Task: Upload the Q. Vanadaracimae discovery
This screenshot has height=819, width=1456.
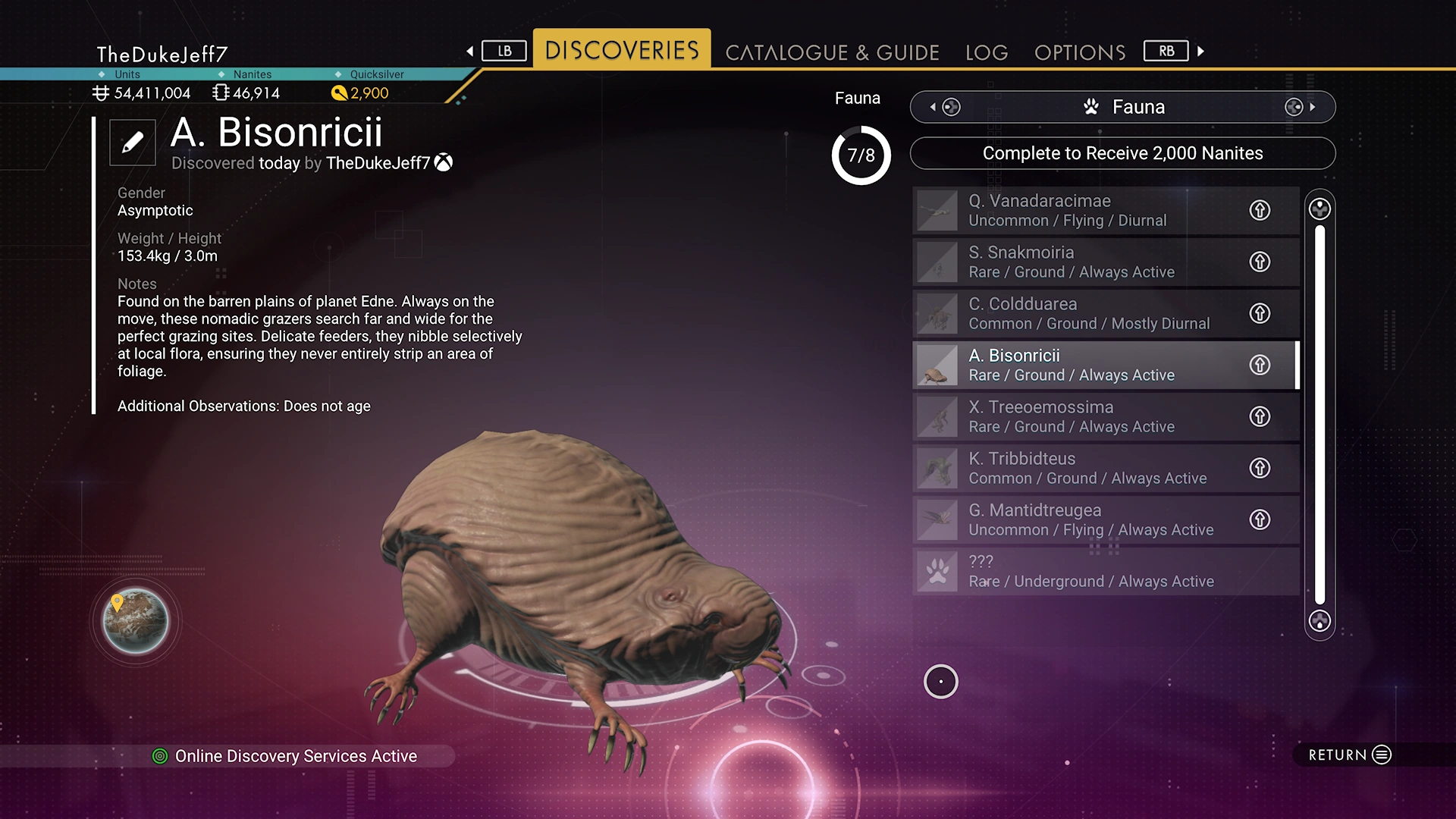Action: [x=1260, y=210]
